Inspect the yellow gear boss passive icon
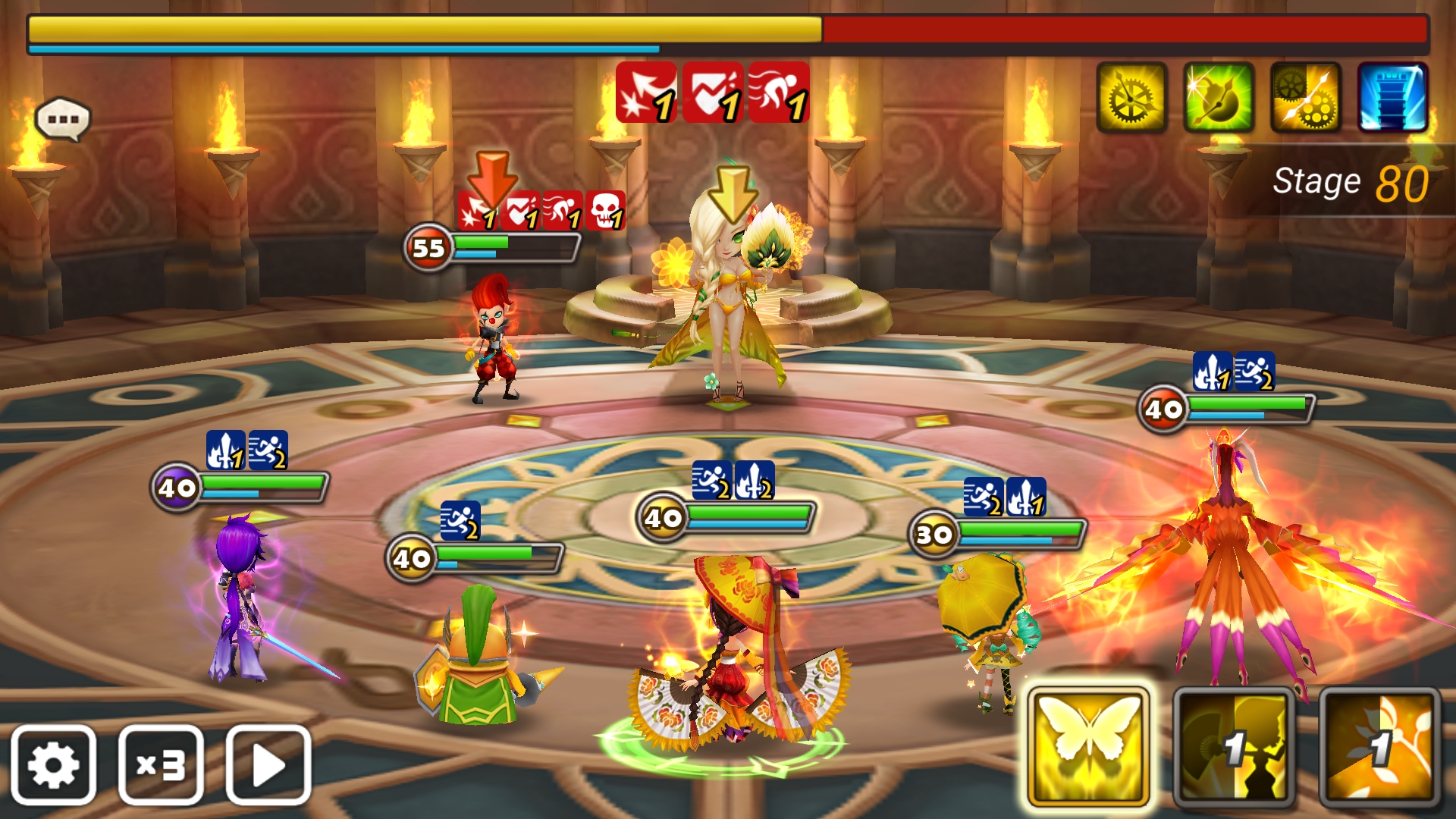Screen dimensions: 1456x819 [x=1131, y=98]
